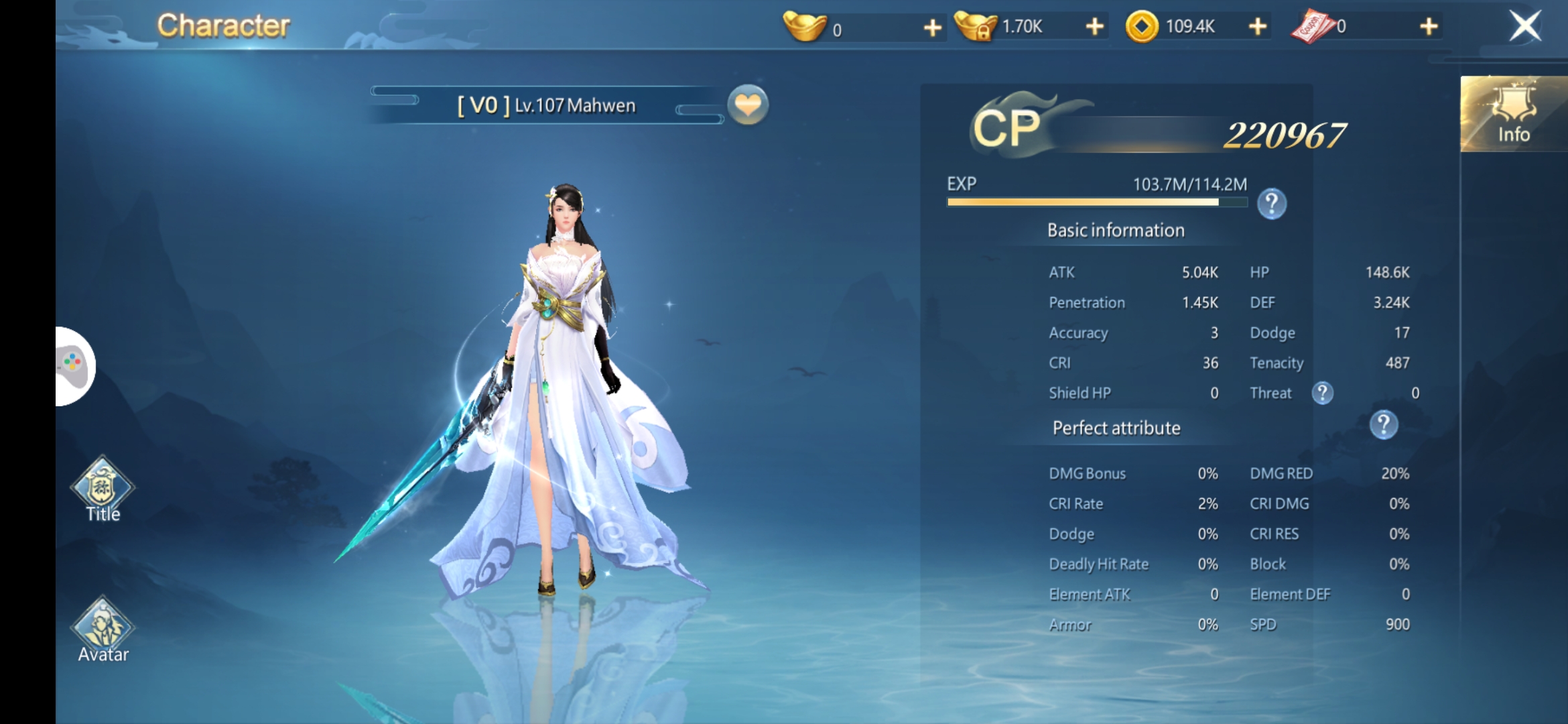Open the Title menu
The width and height of the screenshot is (1568, 724).
pos(103,489)
